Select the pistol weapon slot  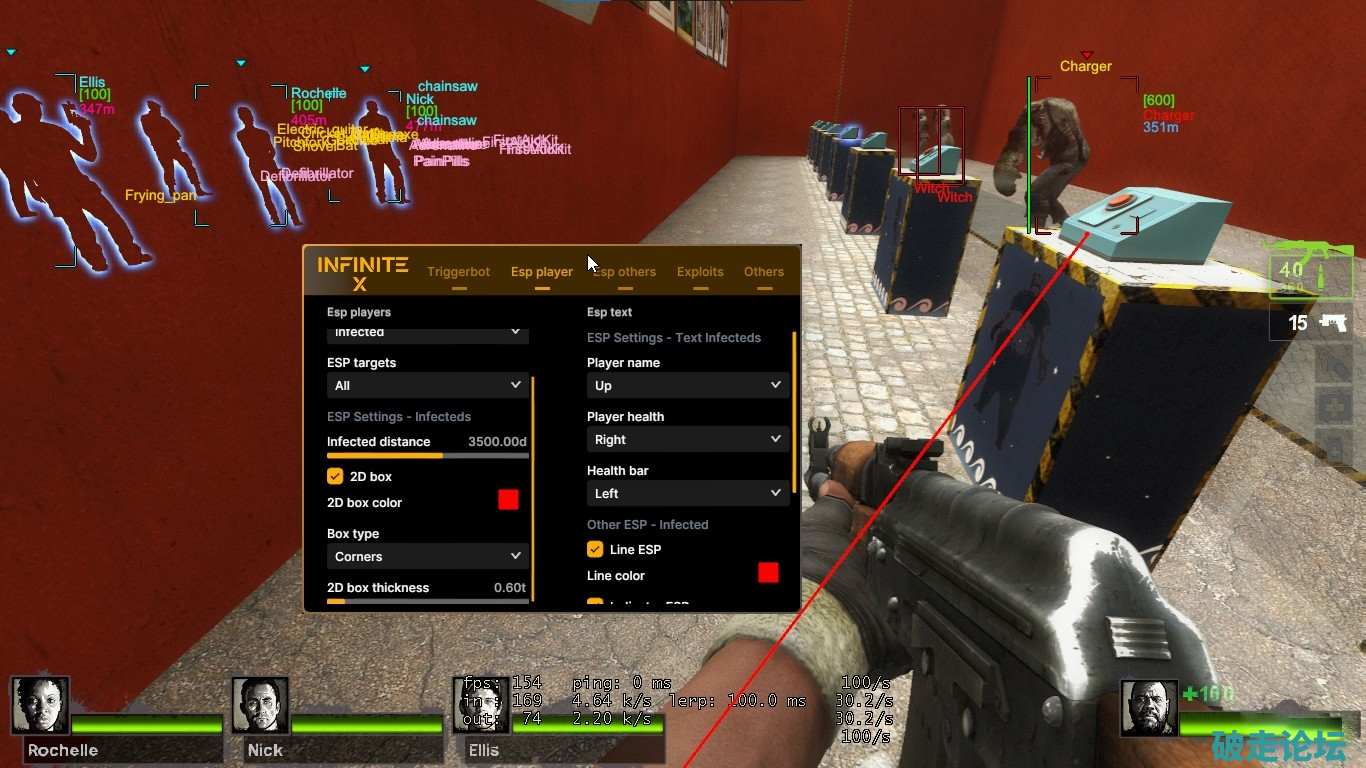1311,322
